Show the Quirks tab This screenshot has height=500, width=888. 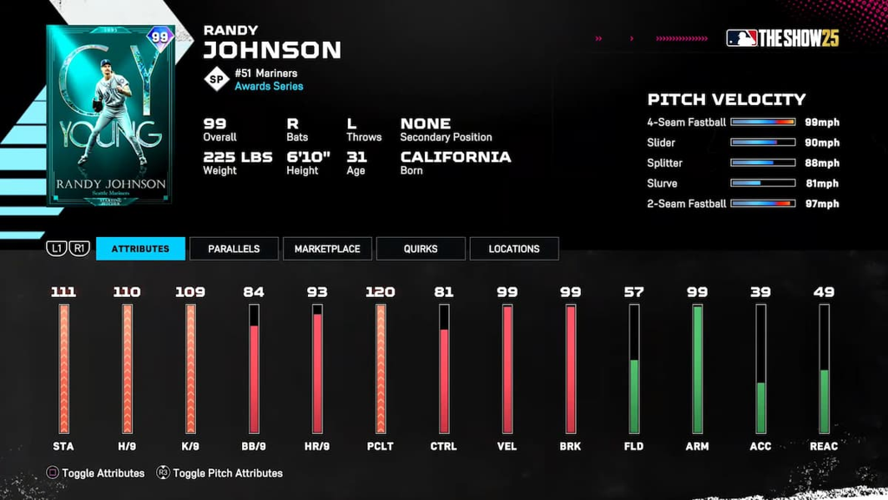tap(420, 249)
